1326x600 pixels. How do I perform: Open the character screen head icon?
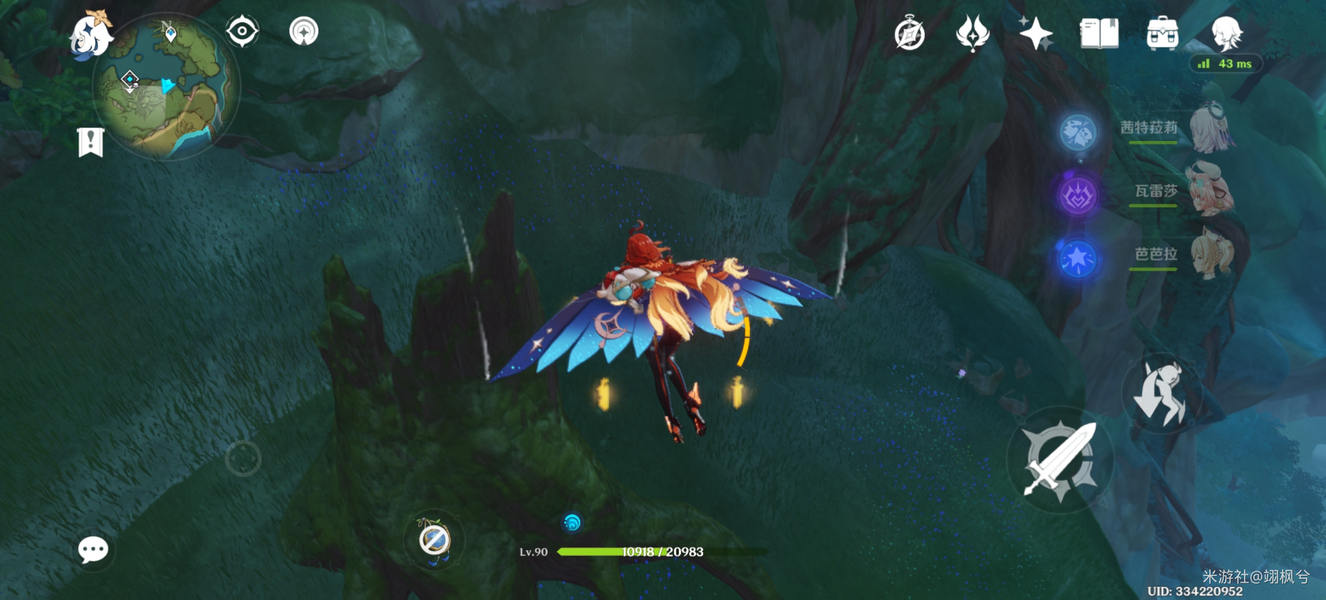click(1226, 34)
